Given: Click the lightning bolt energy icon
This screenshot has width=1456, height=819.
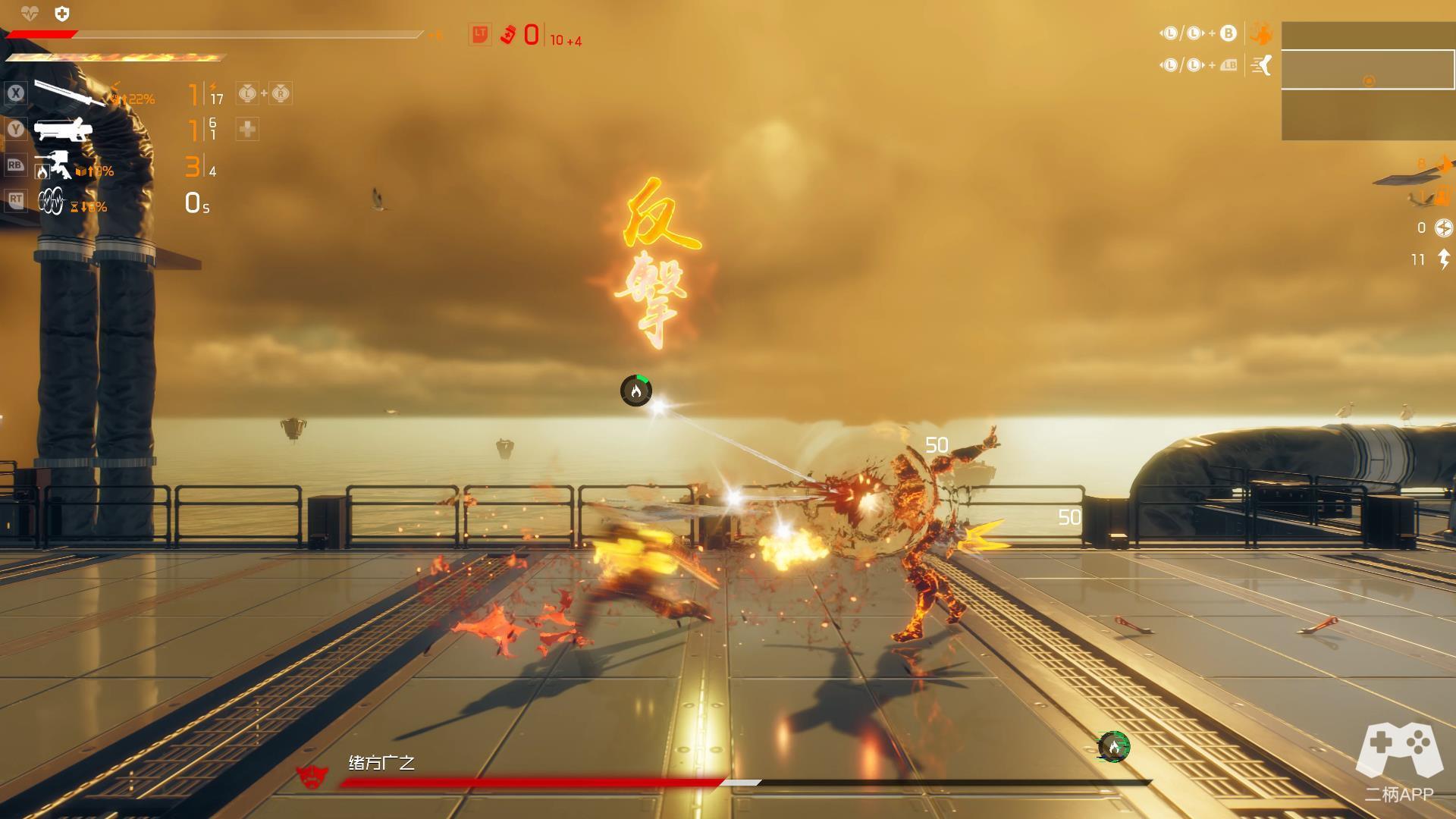Looking at the screenshot, I should click(x=1444, y=259).
